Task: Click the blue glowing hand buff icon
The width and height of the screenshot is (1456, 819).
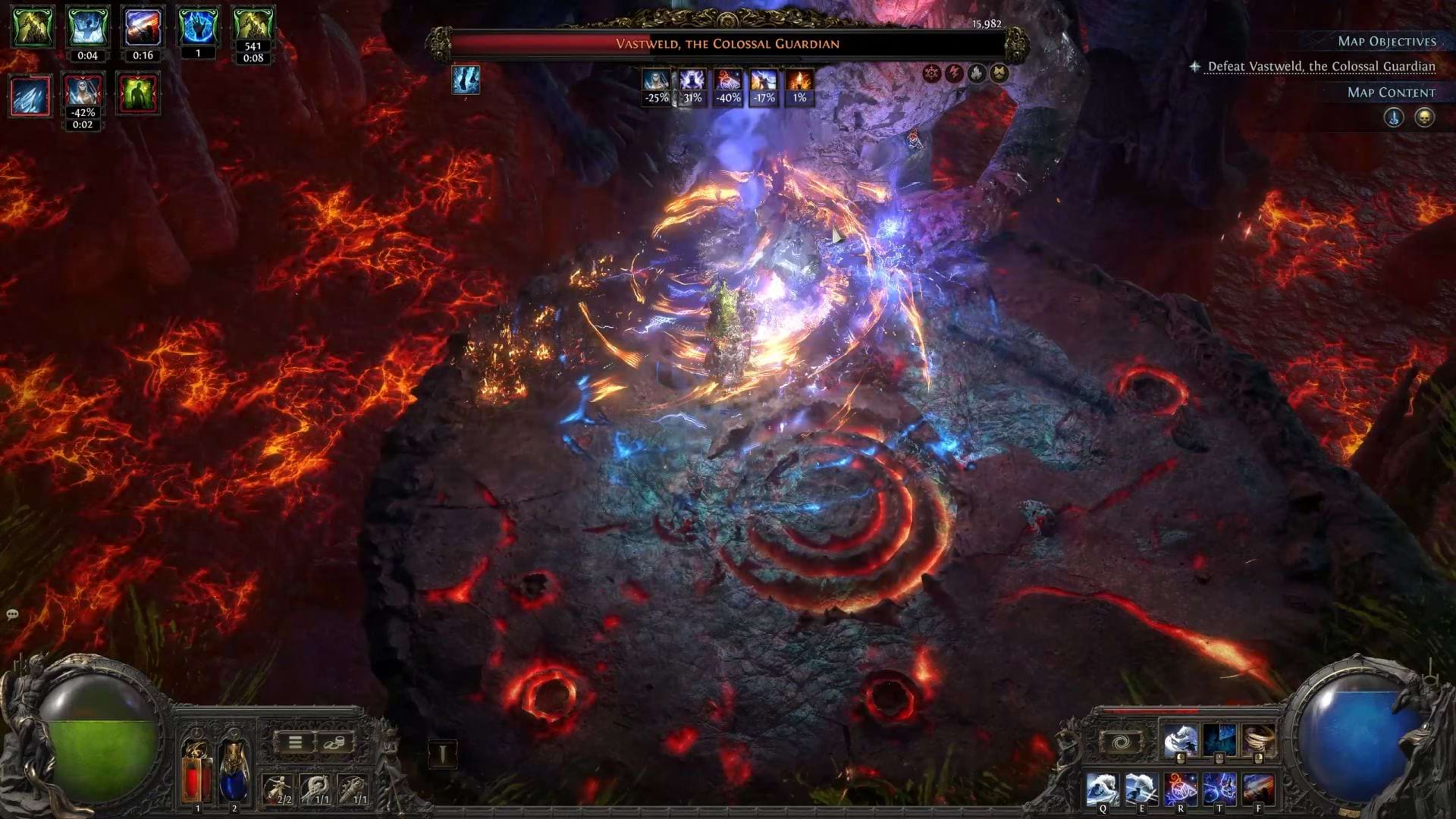Action: click(x=198, y=27)
